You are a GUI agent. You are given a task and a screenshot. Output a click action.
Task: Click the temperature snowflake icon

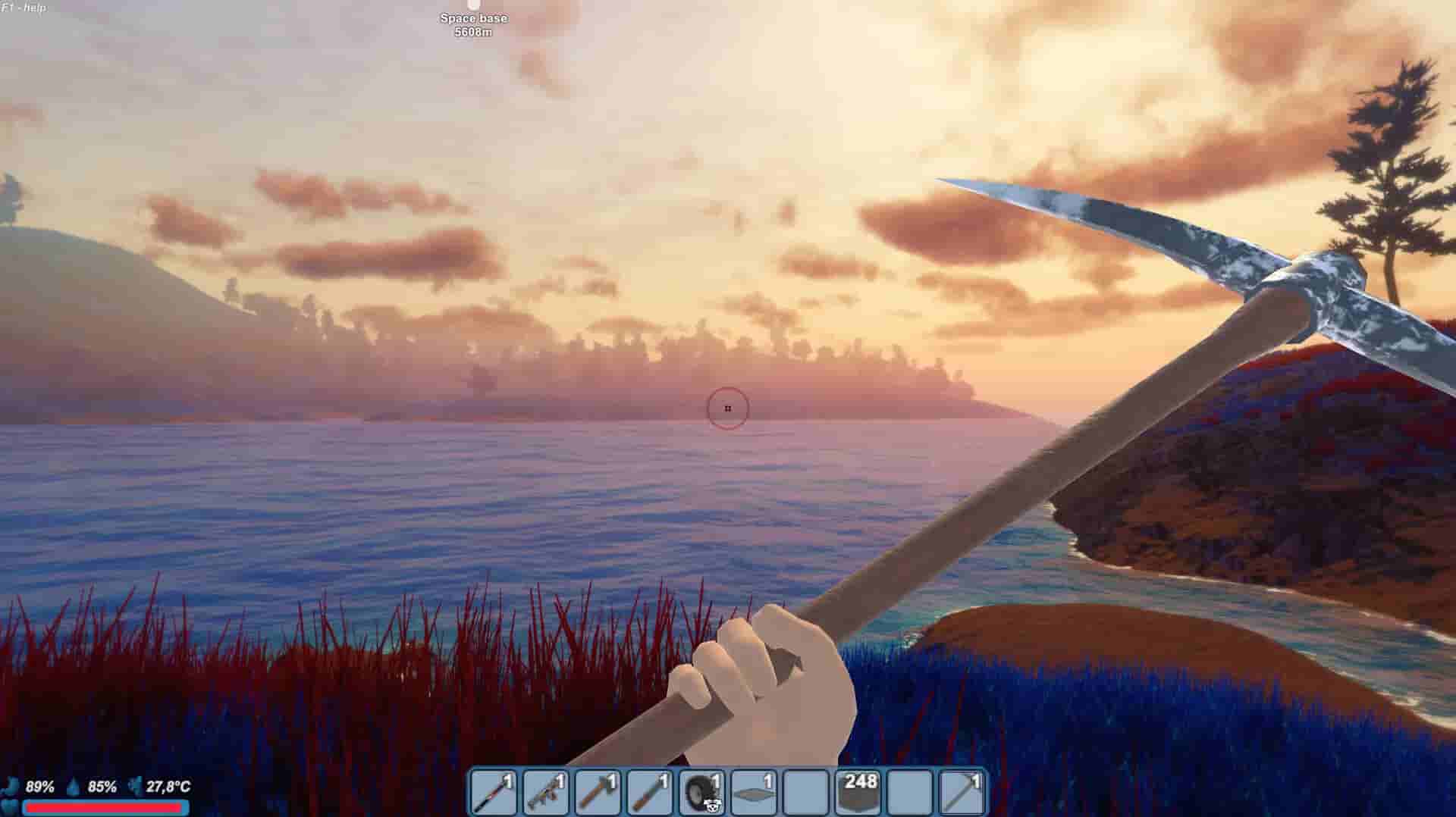[x=135, y=786]
